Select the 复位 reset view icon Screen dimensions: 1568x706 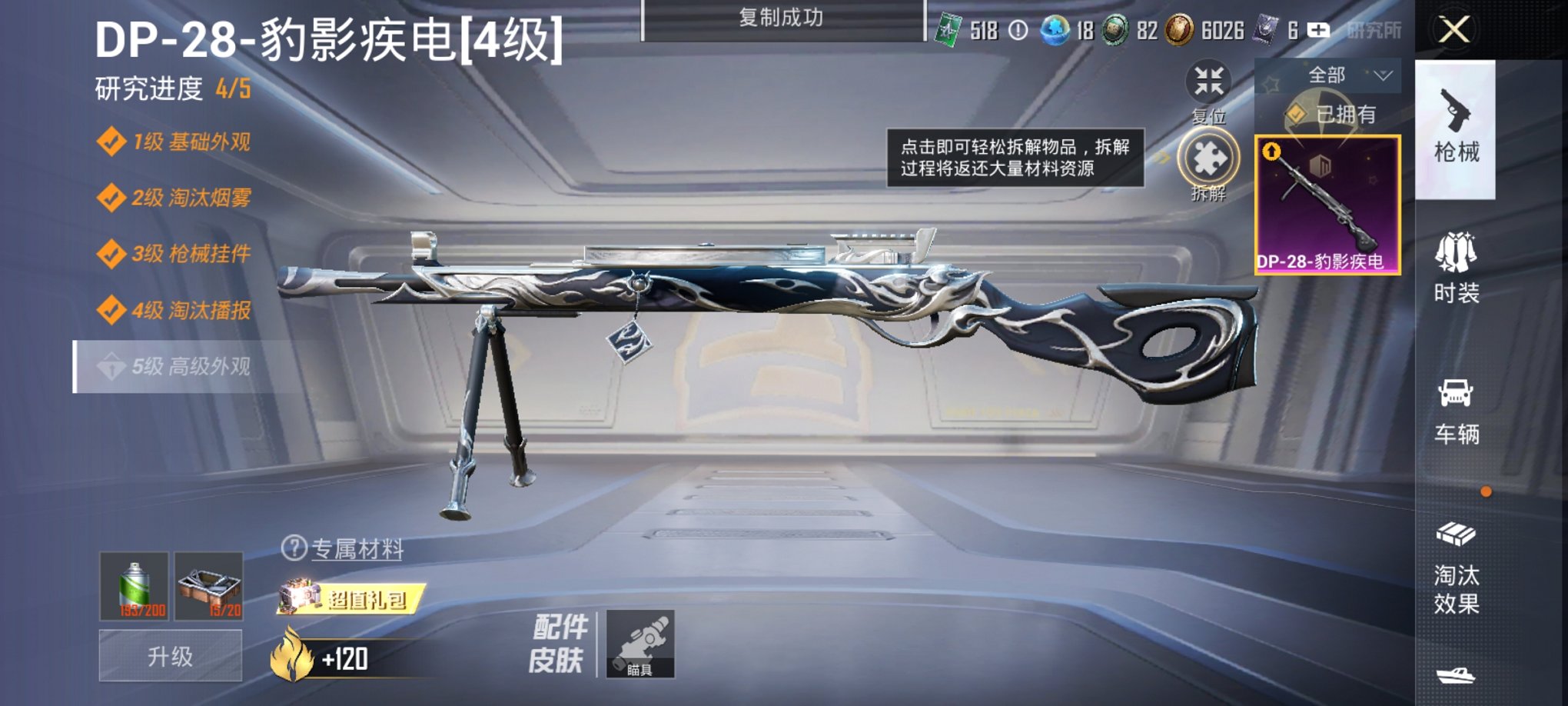click(x=1209, y=82)
